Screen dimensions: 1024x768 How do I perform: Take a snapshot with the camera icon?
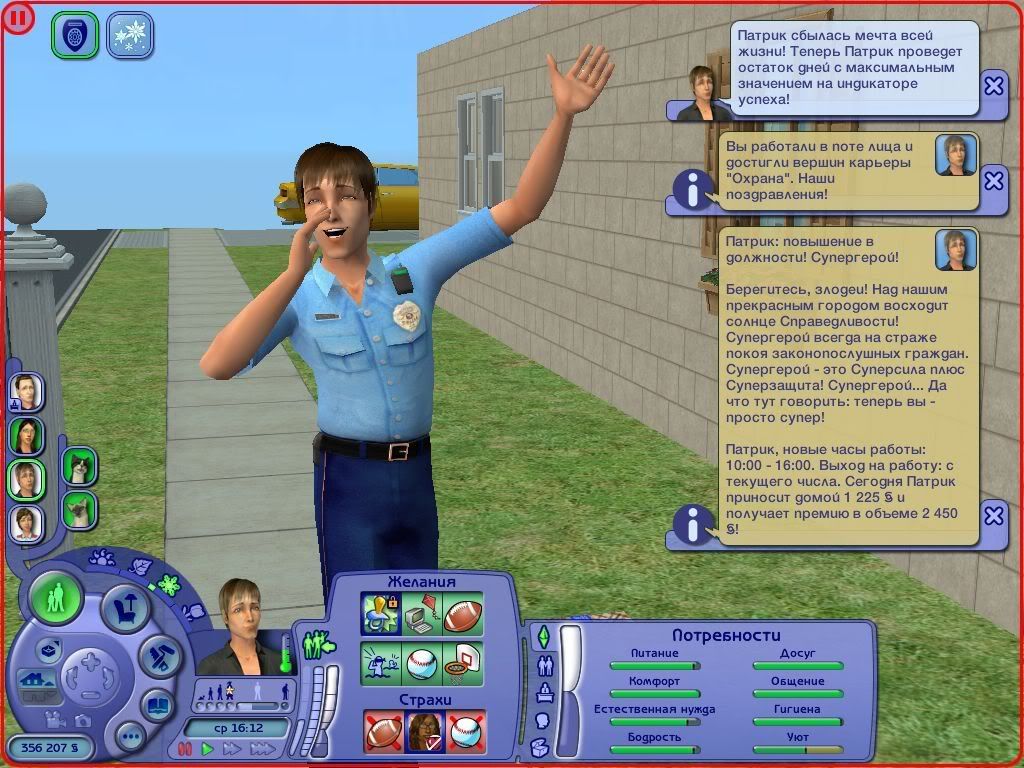[84, 718]
